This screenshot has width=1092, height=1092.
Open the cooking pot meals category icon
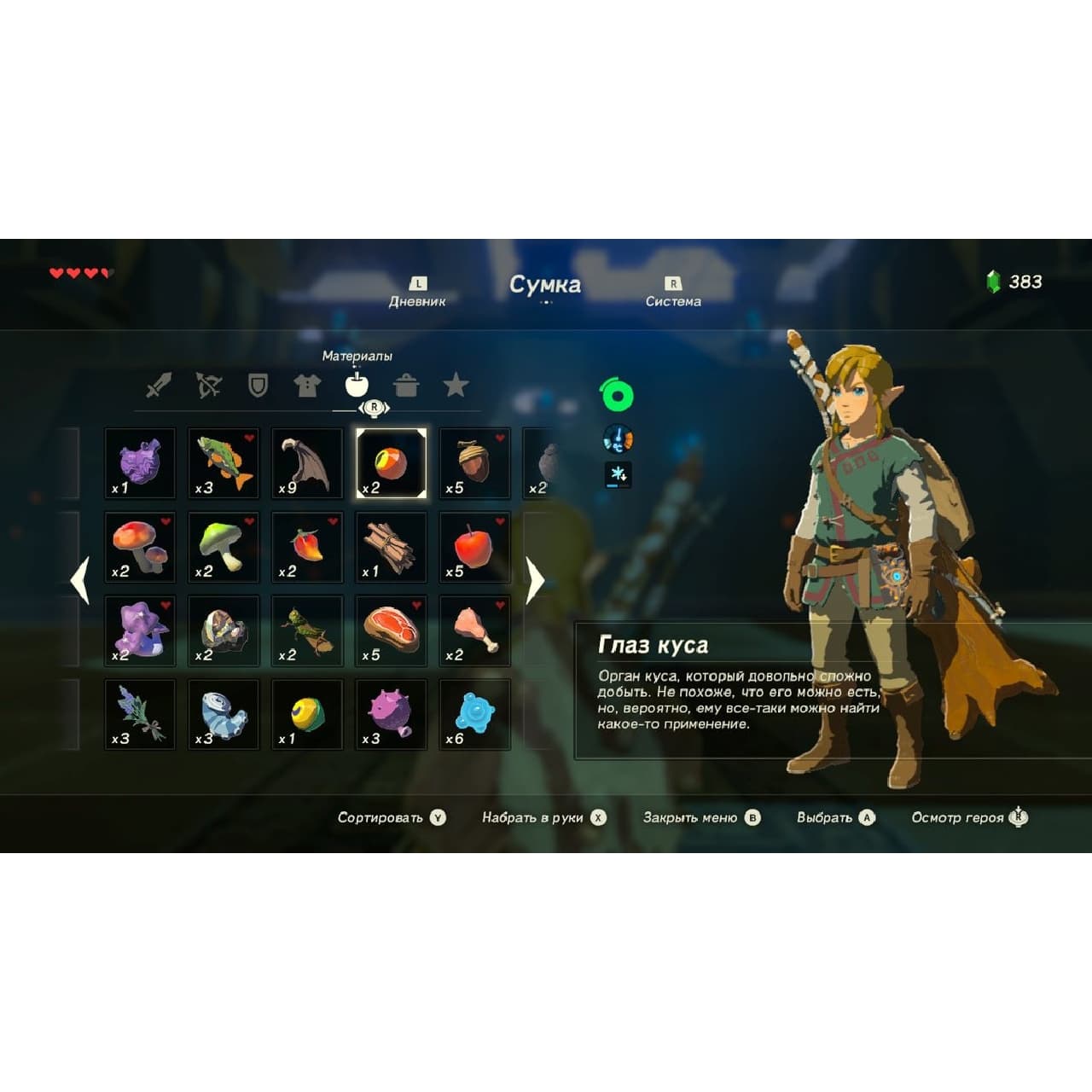pos(408,386)
